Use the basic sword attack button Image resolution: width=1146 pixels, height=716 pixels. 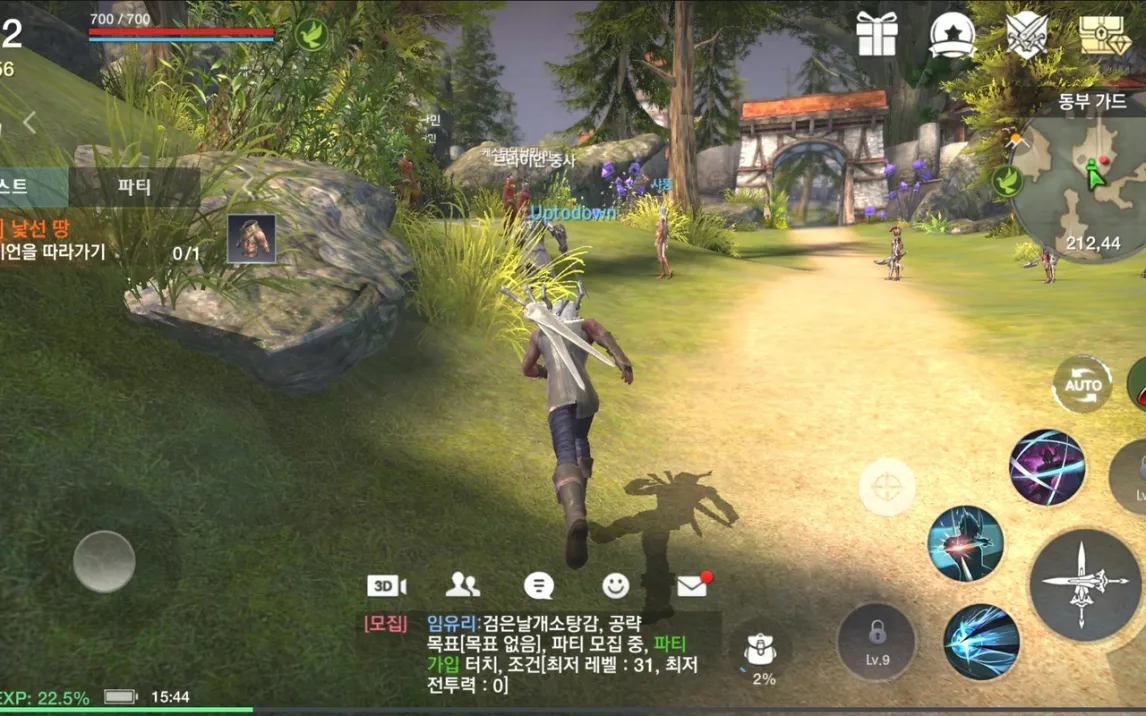point(1085,584)
